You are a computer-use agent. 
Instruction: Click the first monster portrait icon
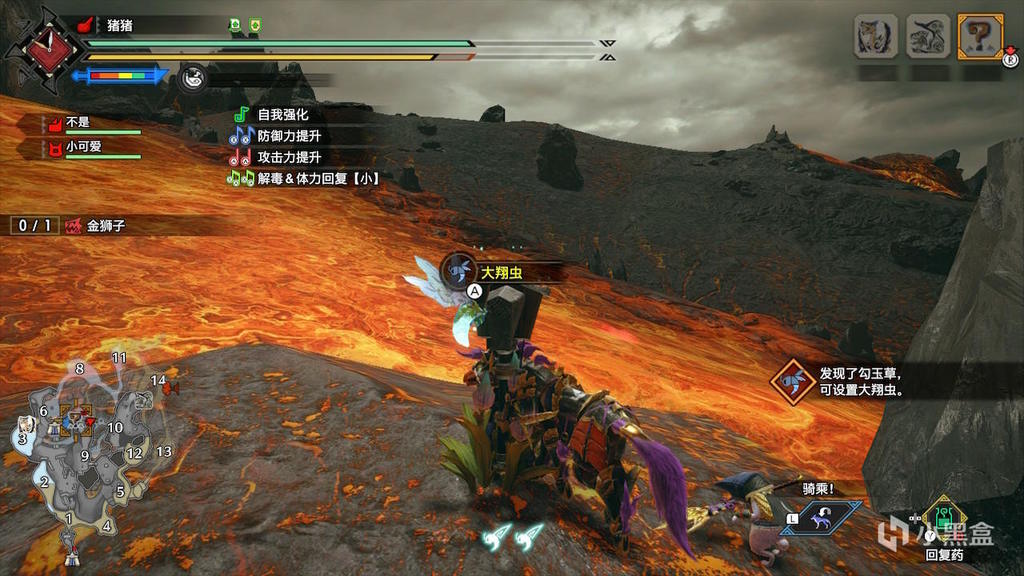click(875, 37)
